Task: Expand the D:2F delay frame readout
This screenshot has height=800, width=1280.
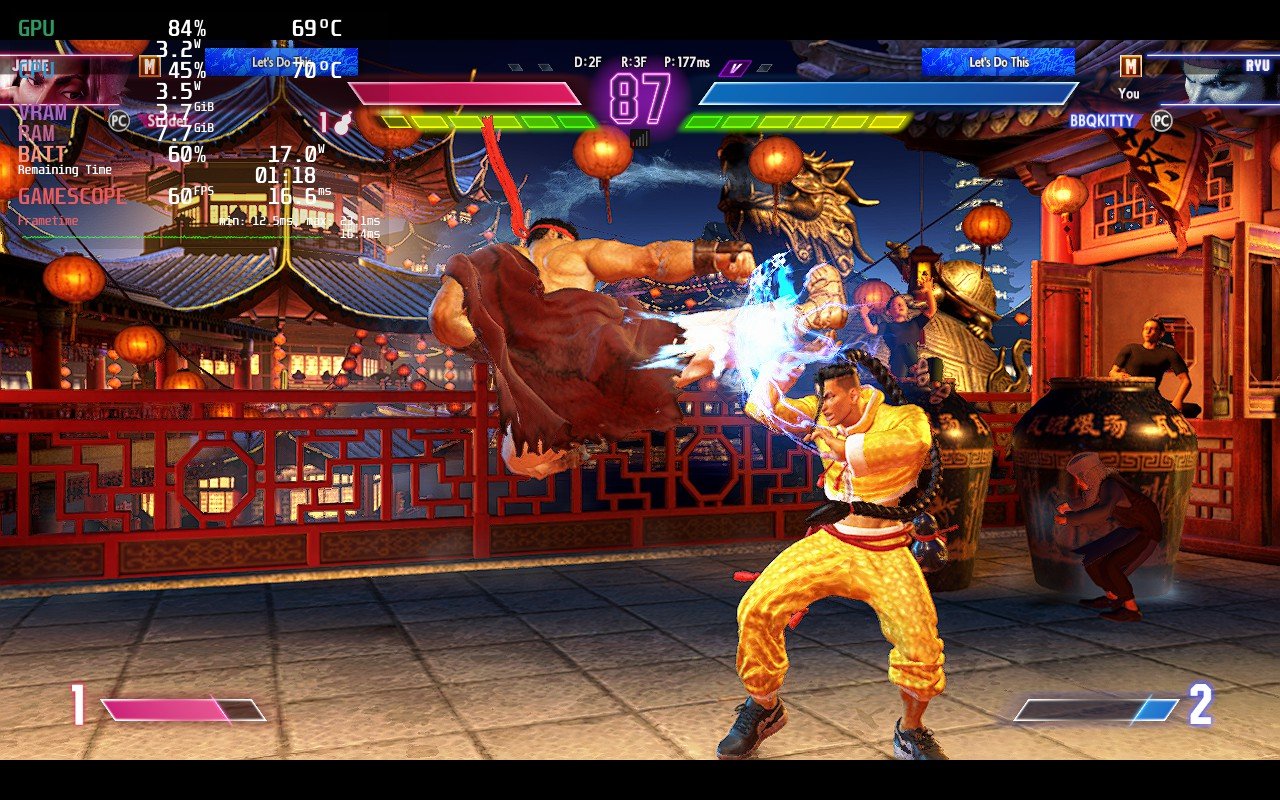Action: tap(588, 60)
